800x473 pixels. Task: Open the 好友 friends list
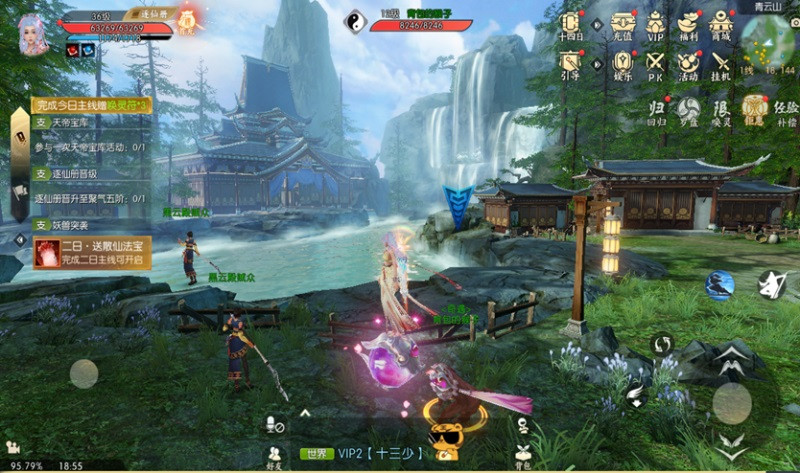(x=274, y=456)
